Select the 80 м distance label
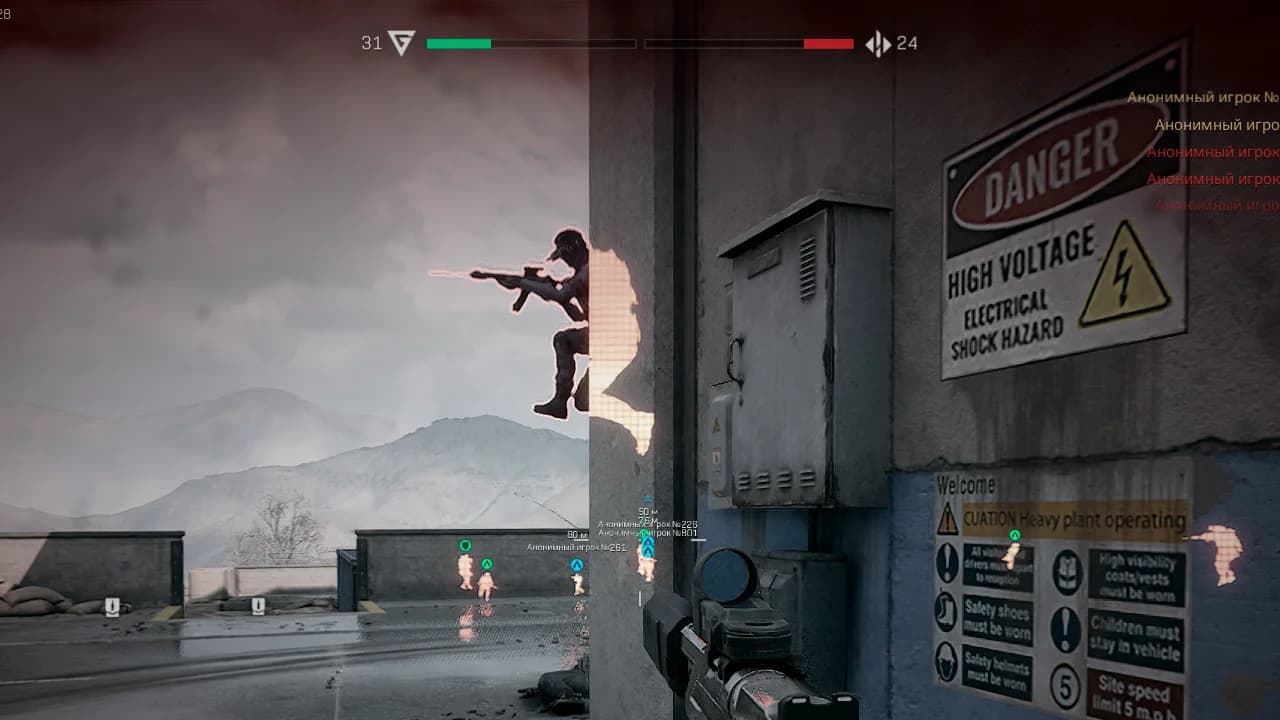This screenshot has height=720, width=1280. pyautogui.click(x=576, y=534)
